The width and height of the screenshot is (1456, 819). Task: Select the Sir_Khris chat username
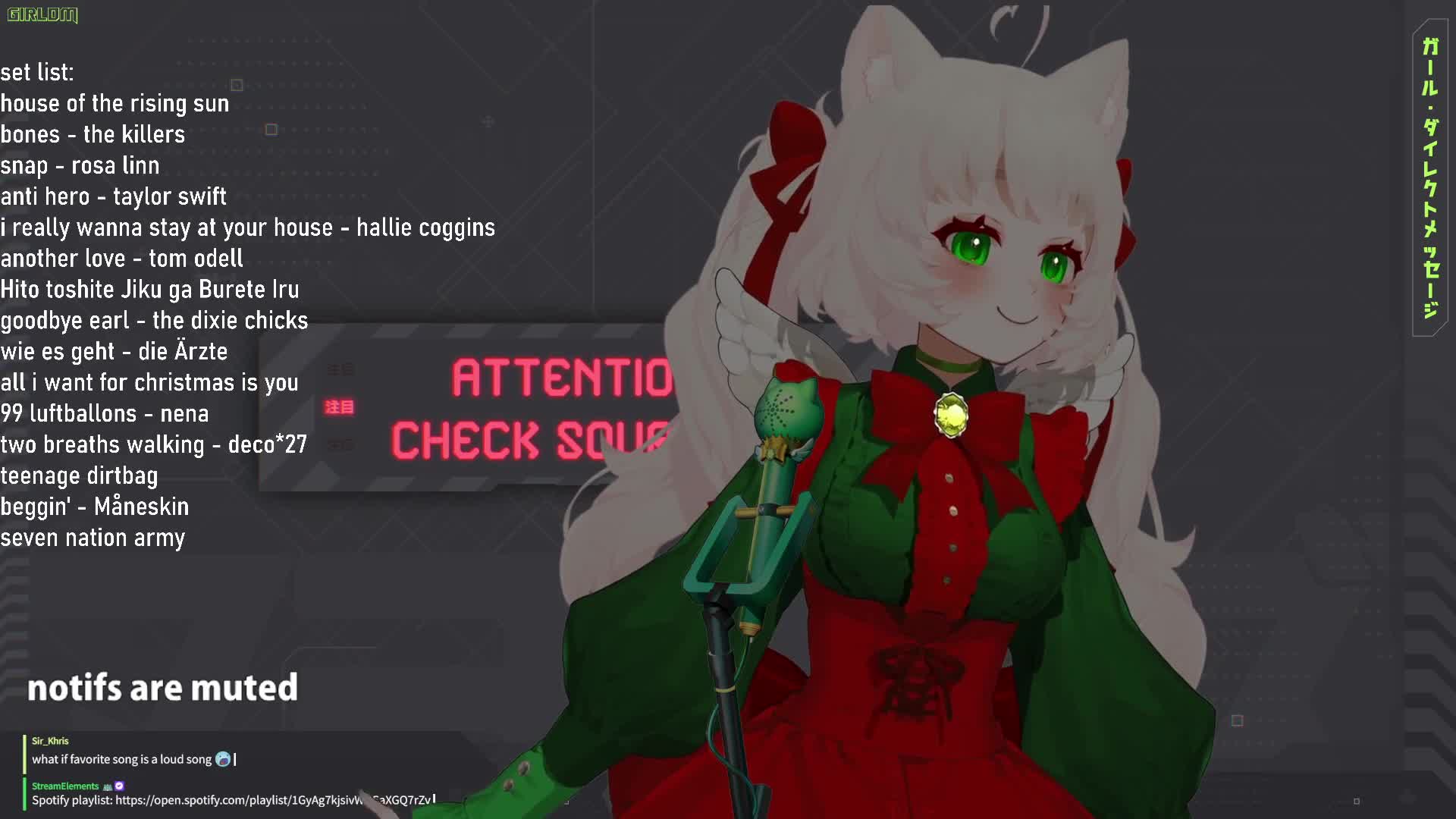tap(50, 741)
